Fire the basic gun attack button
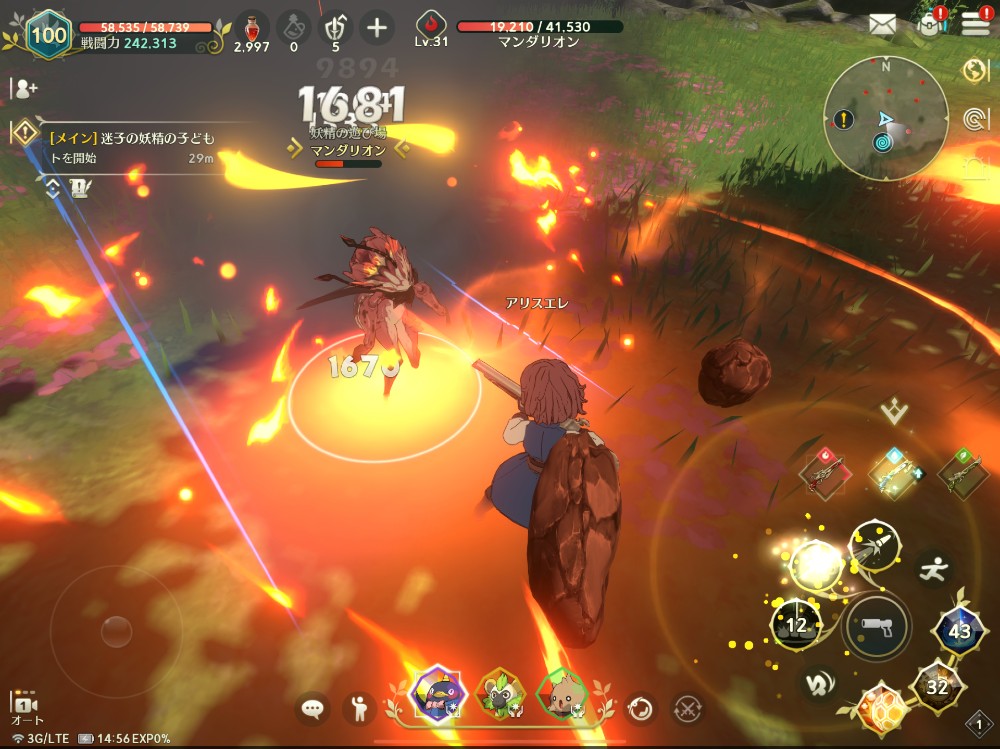 point(876,628)
